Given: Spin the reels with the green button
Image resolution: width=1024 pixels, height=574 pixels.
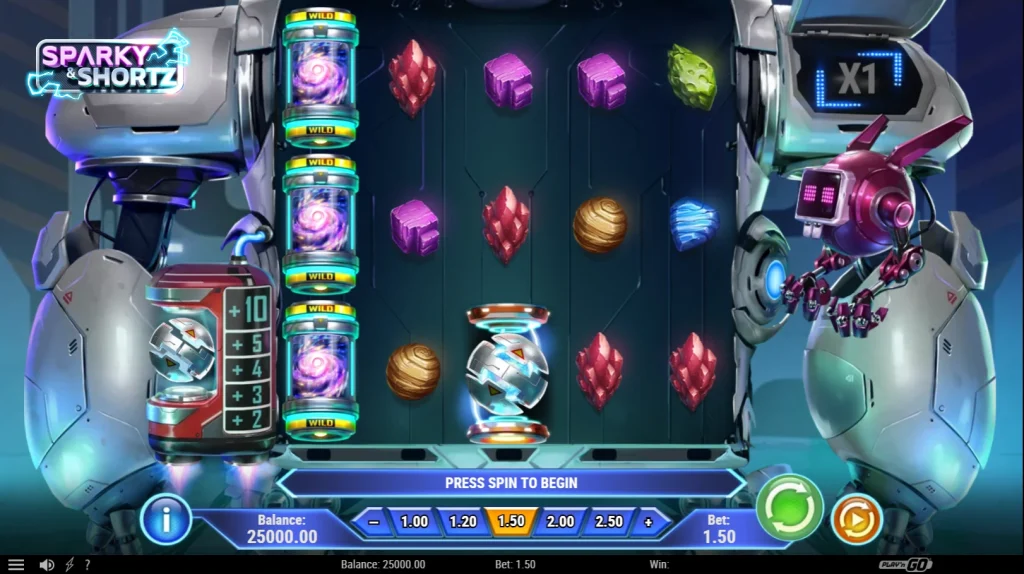Looking at the screenshot, I should [789, 507].
